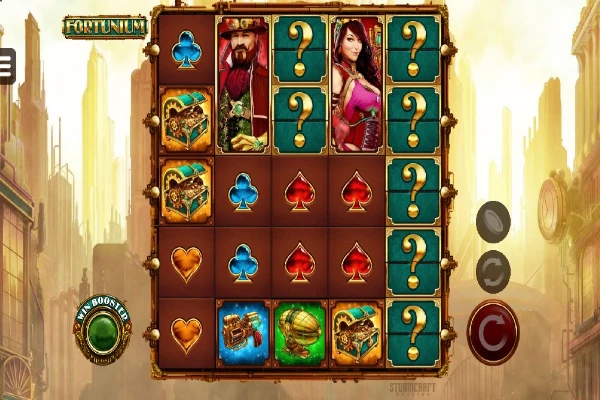Open the coin bet settings
Viewport: 600px width, 400px height.
[493, 221]
